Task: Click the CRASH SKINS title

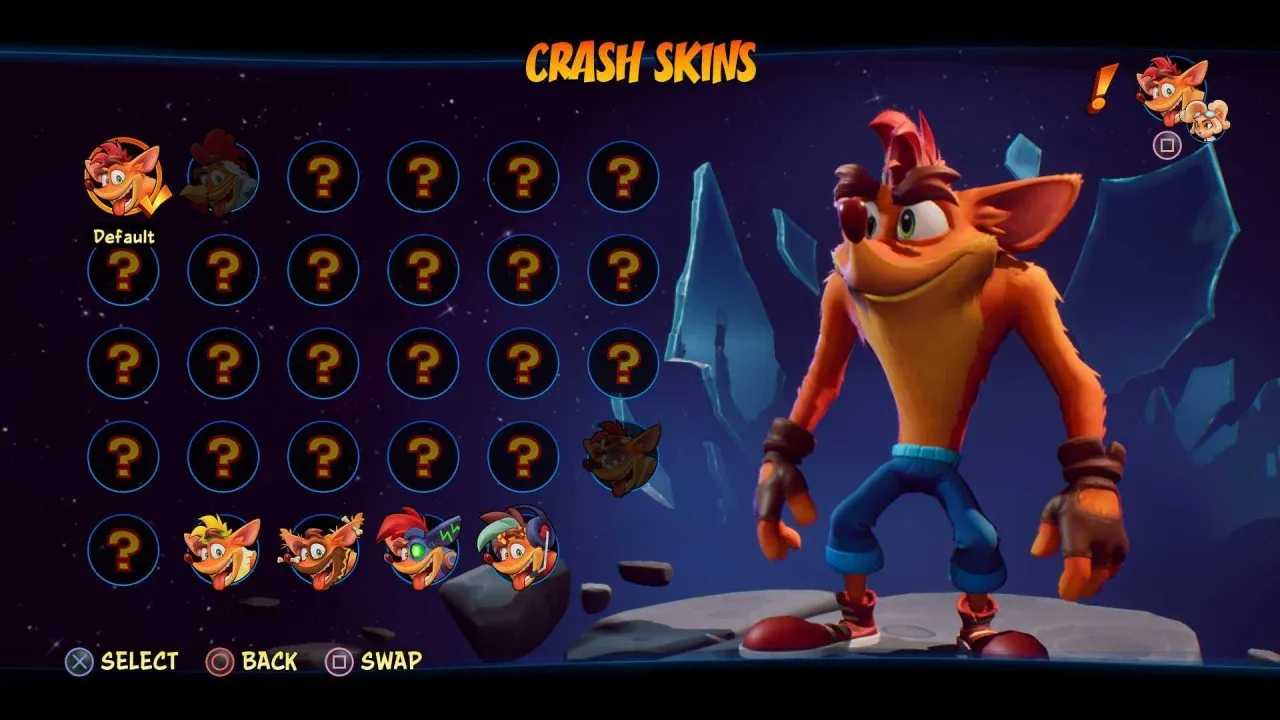Action: pyautogui.click(x=640, y=62)
